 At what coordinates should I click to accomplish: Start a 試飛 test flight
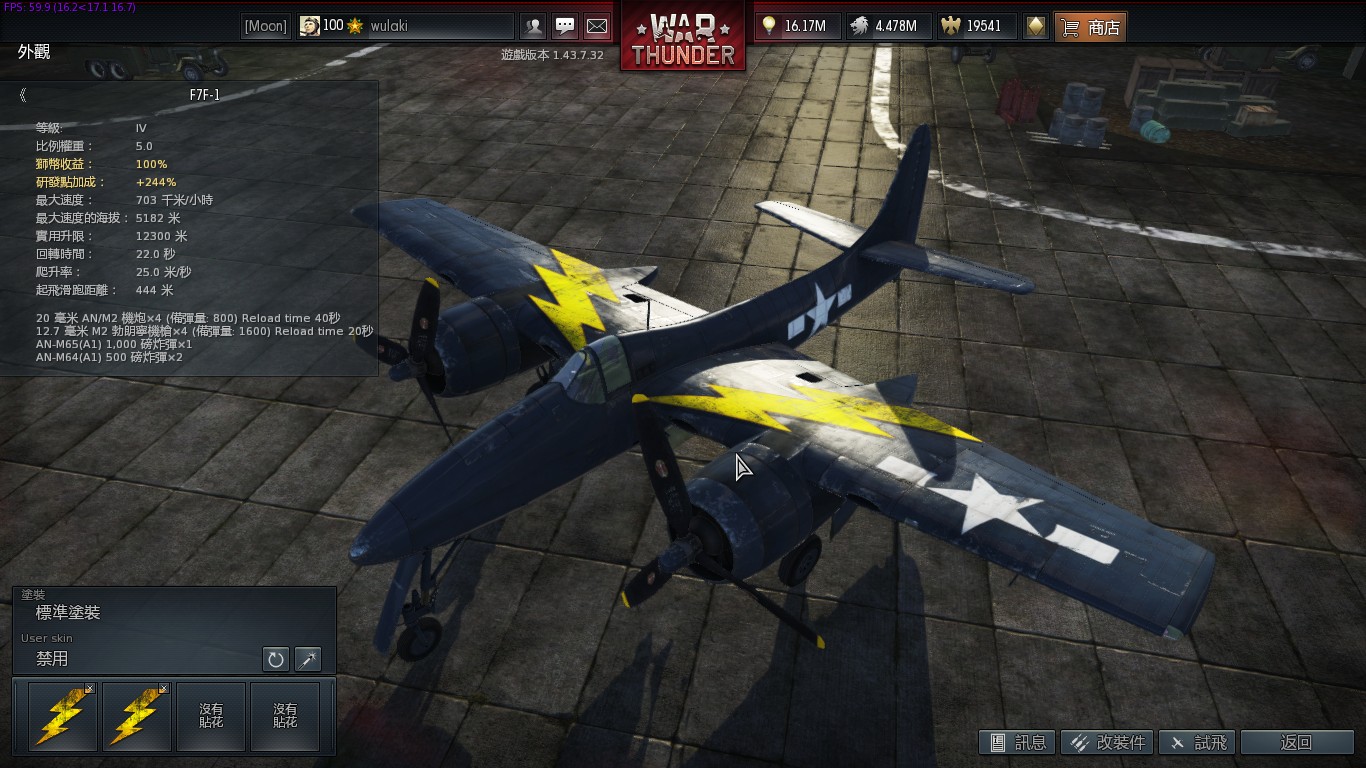pyautogui.click(x=1197, y=742)
